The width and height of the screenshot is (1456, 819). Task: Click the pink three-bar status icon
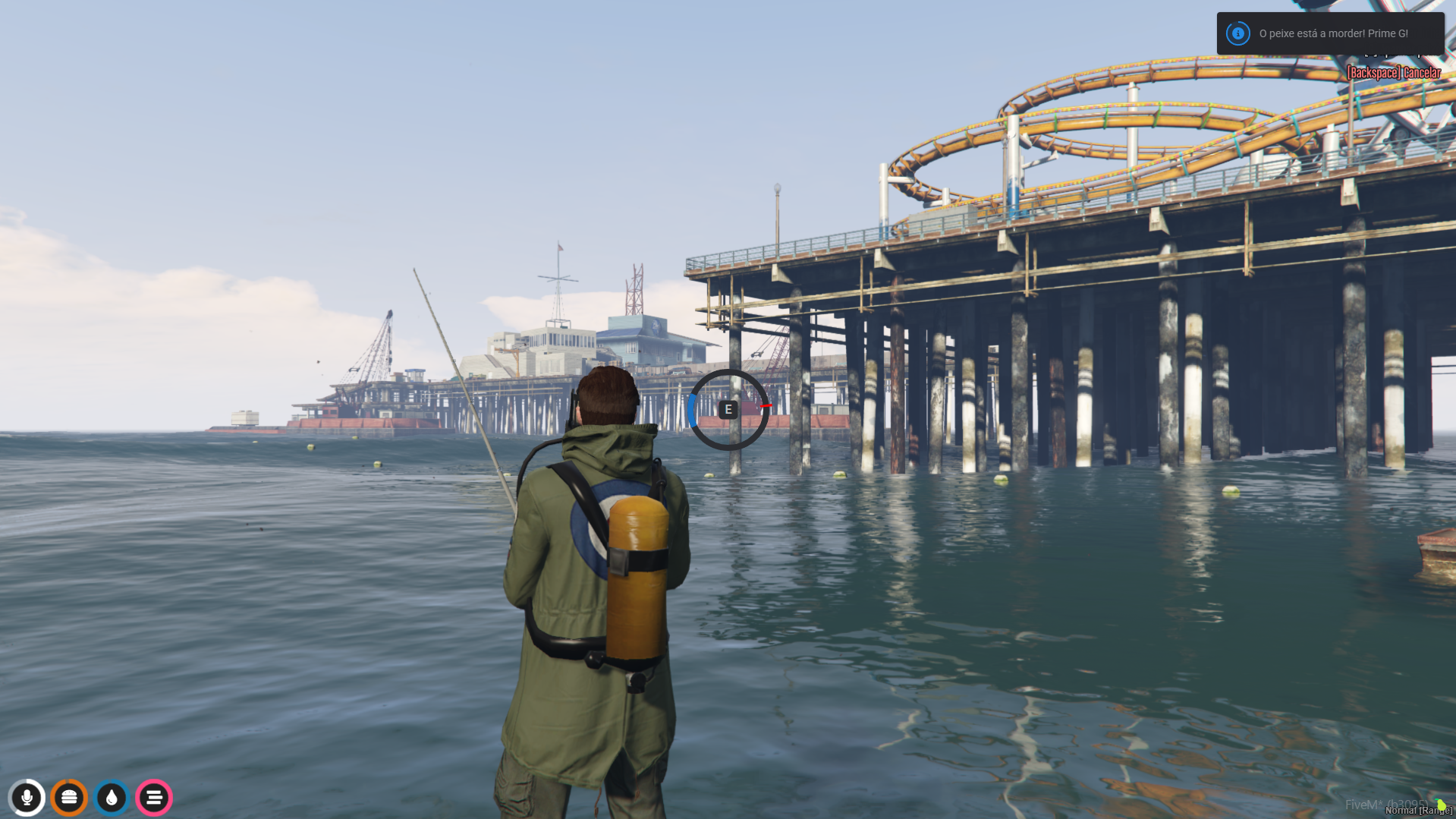153,798
